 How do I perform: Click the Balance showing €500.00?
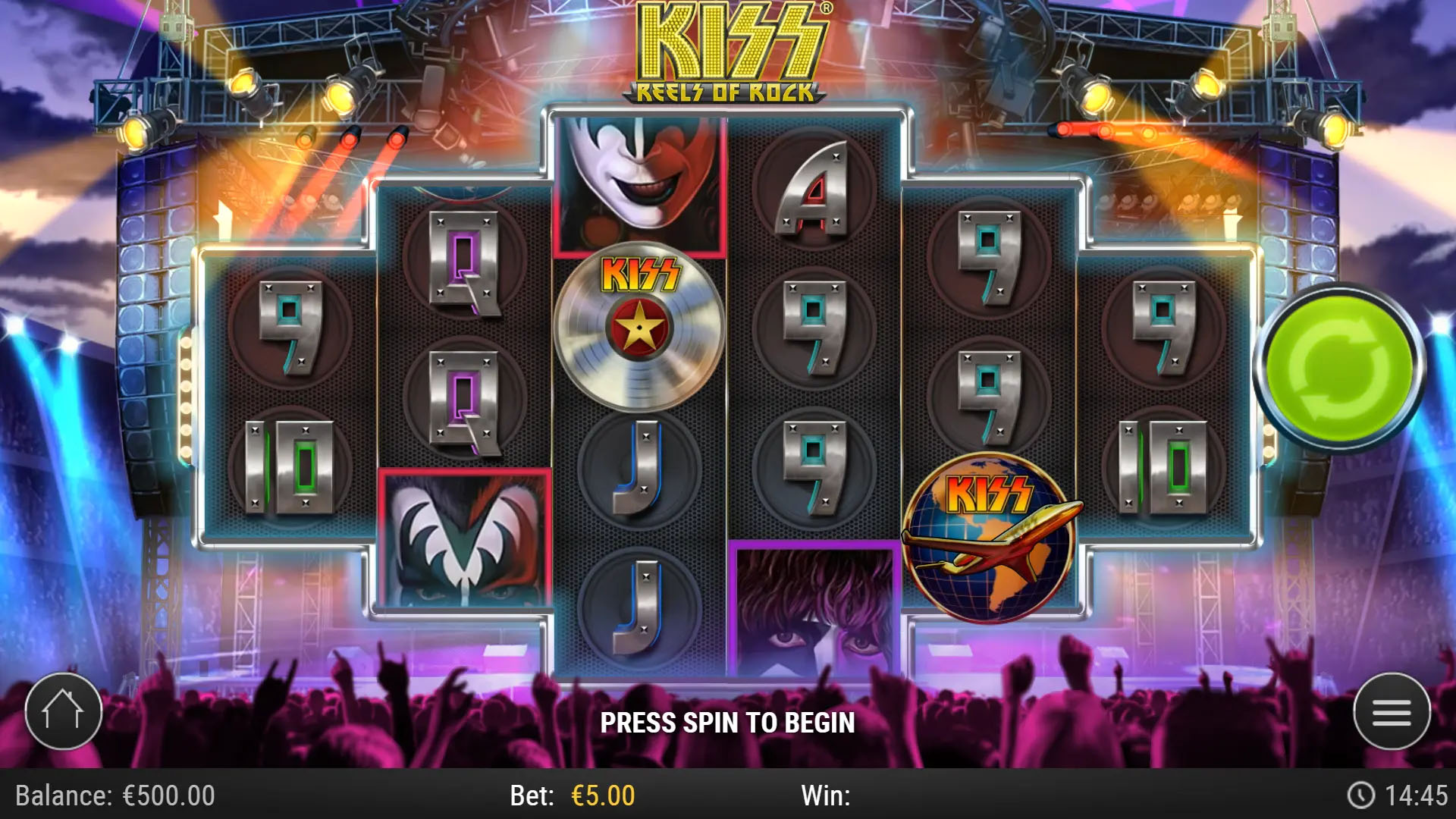tap(114, 795)
